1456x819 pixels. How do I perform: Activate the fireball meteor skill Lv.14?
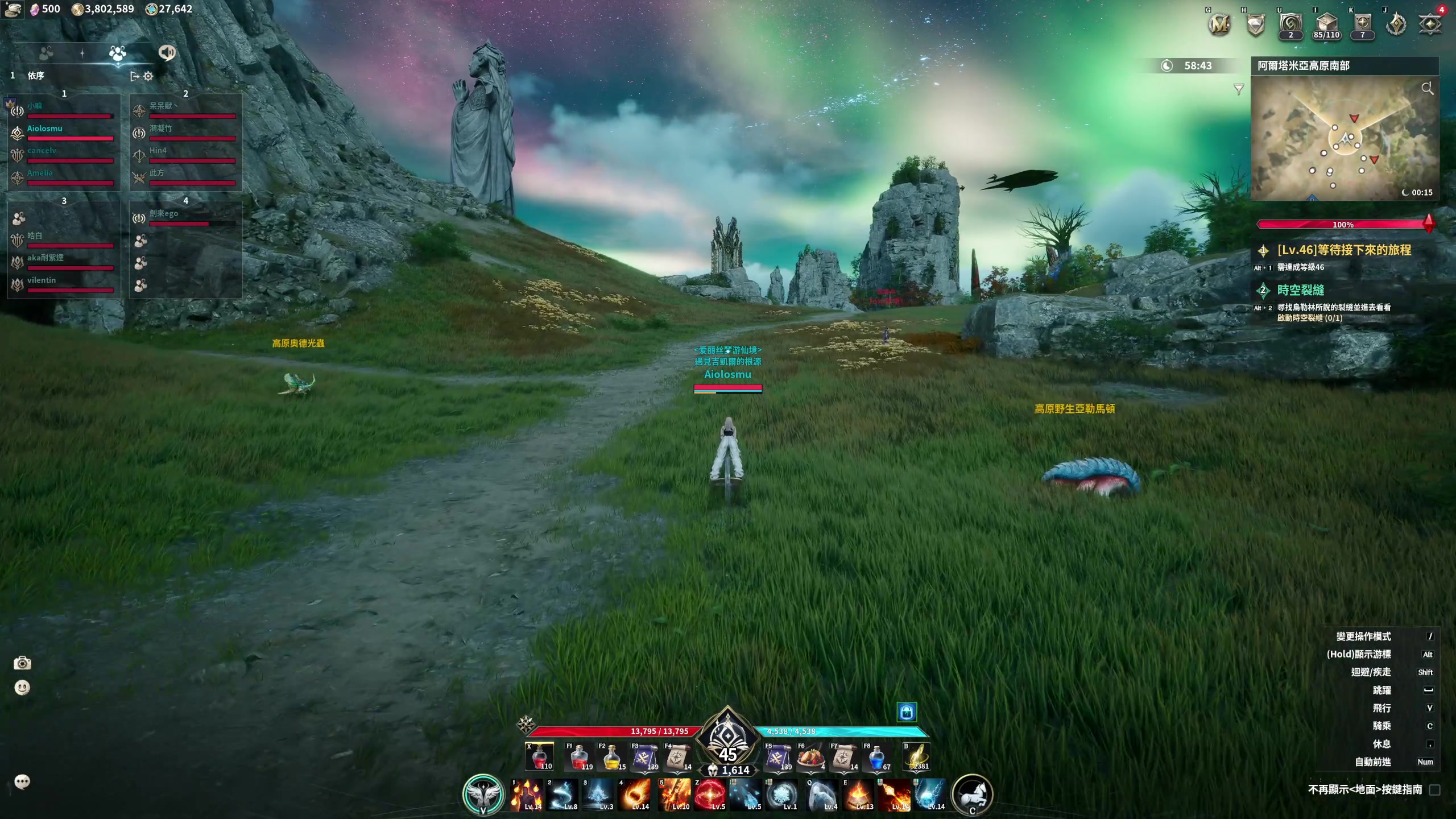tap(636, 795)
